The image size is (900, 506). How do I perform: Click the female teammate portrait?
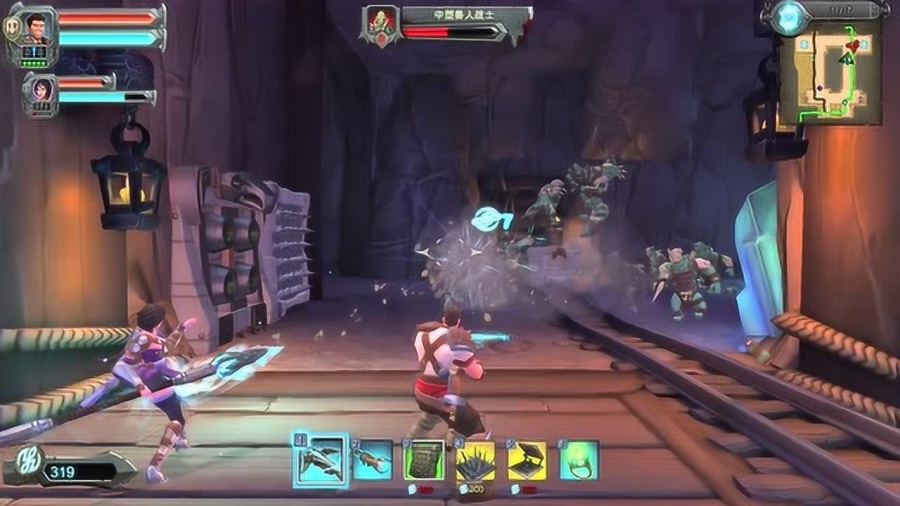pos(41,90)
